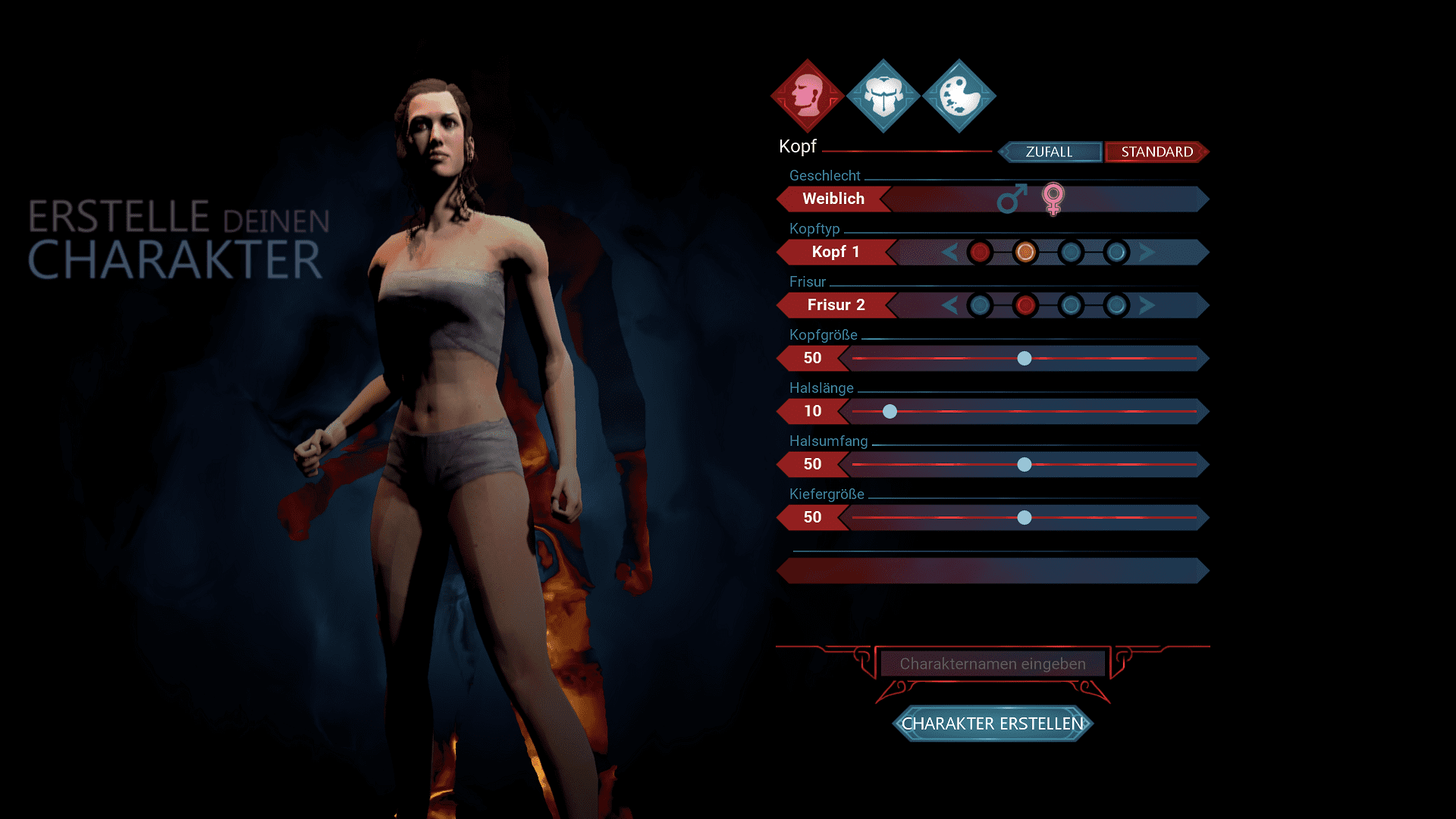Image resolution: width=1456 pixels, height=819 pixels.
Task: Randomize with the ZUFALL button
Action: tap(1050, 152)
